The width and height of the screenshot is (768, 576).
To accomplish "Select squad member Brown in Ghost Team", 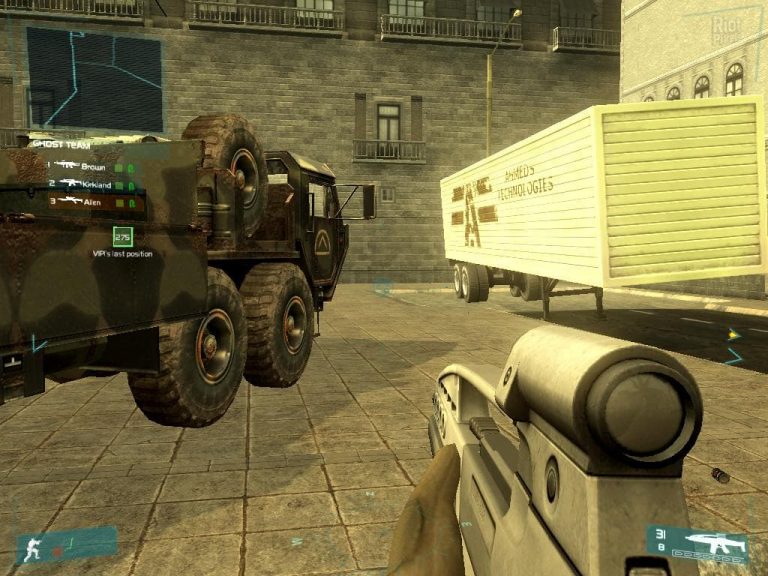I will (x=92, y=167).
